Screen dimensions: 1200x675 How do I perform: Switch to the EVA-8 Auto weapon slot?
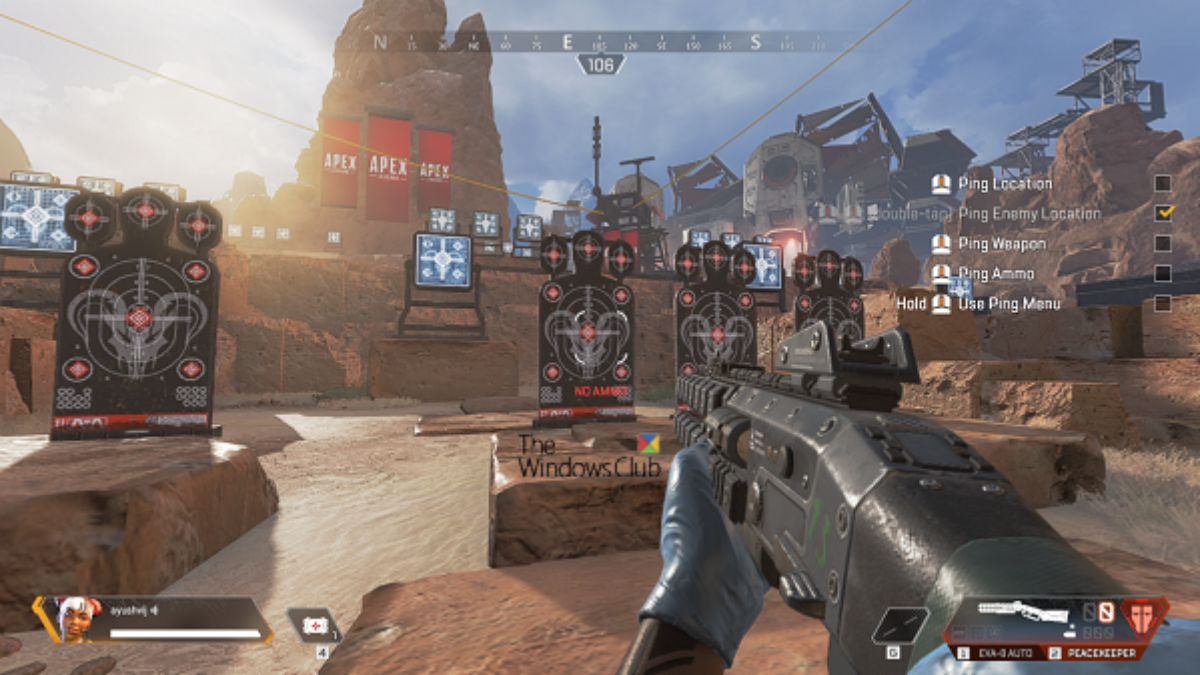click(x=999, y=652)
